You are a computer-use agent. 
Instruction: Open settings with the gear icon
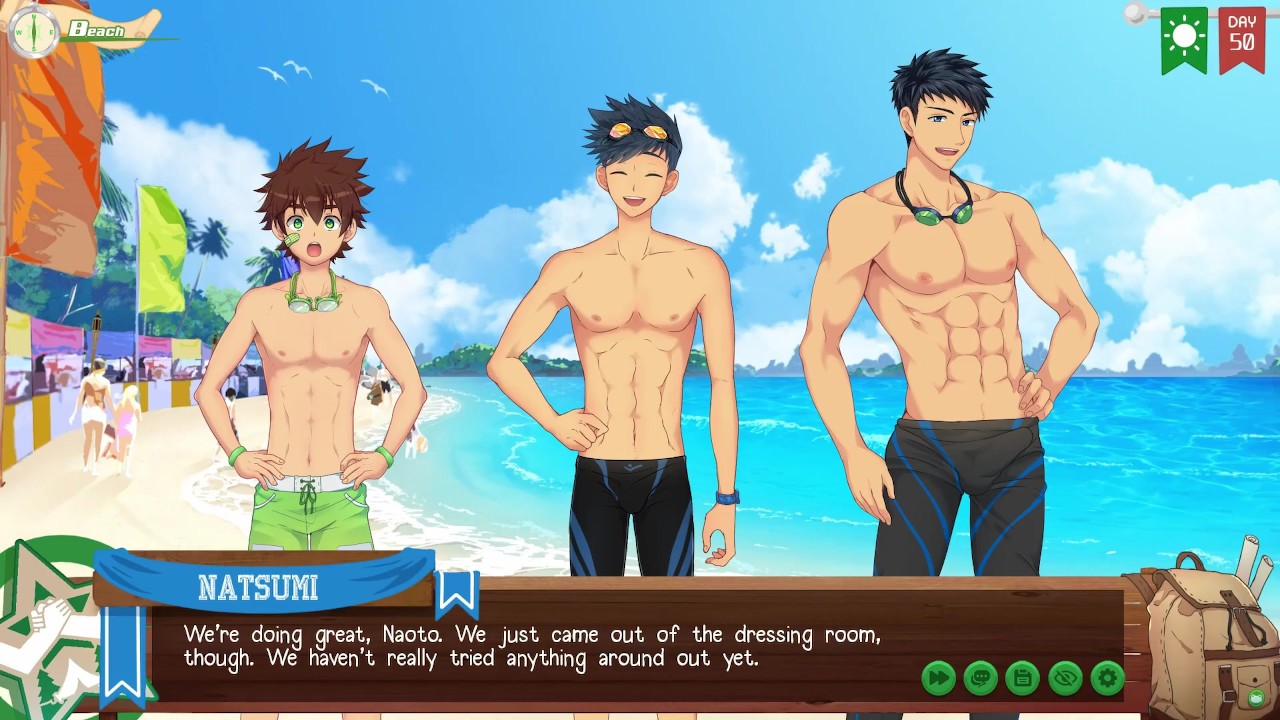pos(1107,679)
